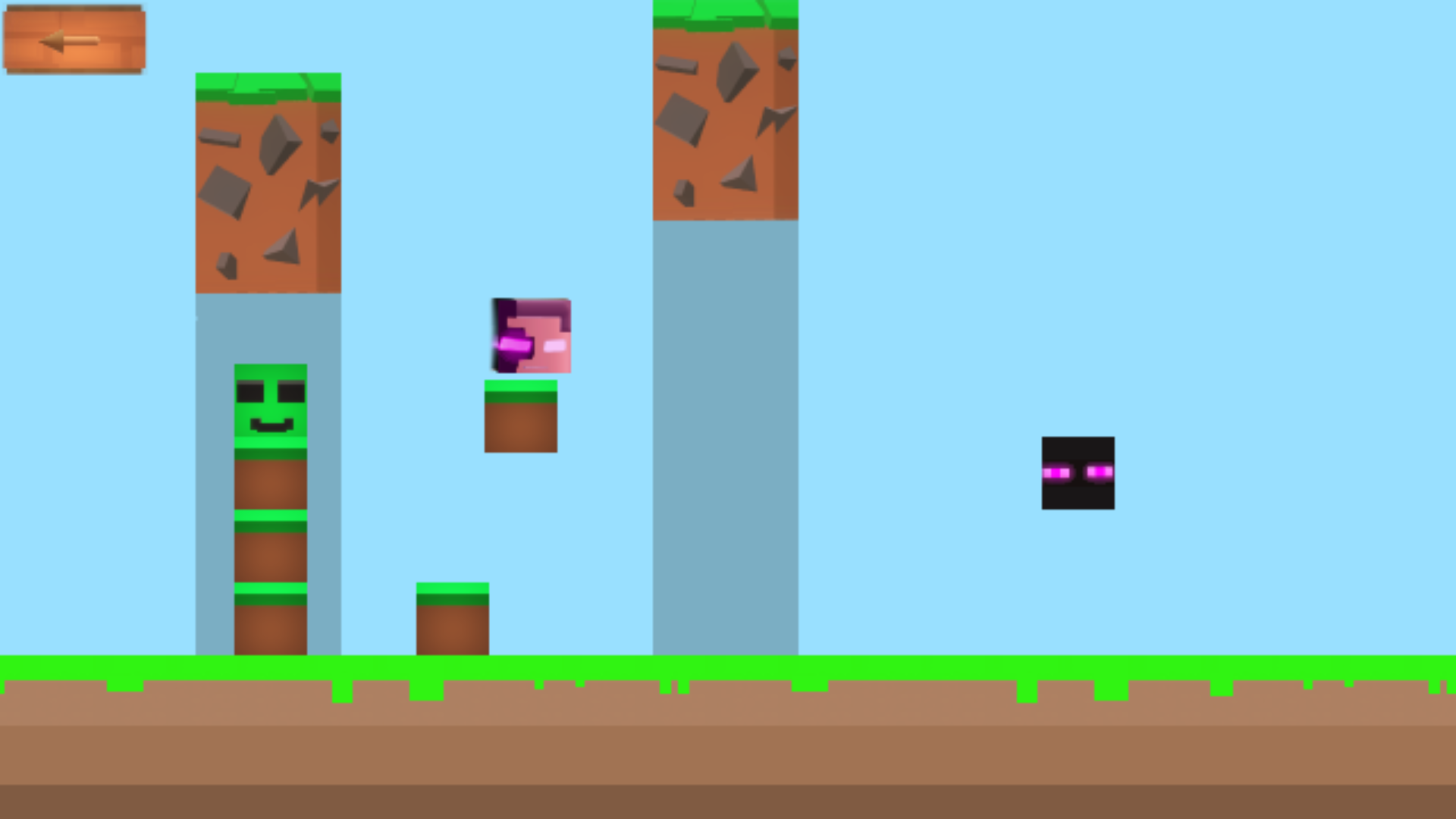The image size is (1456, 819).
Task: Select the small grass platform near the ground
Action: 451,618
